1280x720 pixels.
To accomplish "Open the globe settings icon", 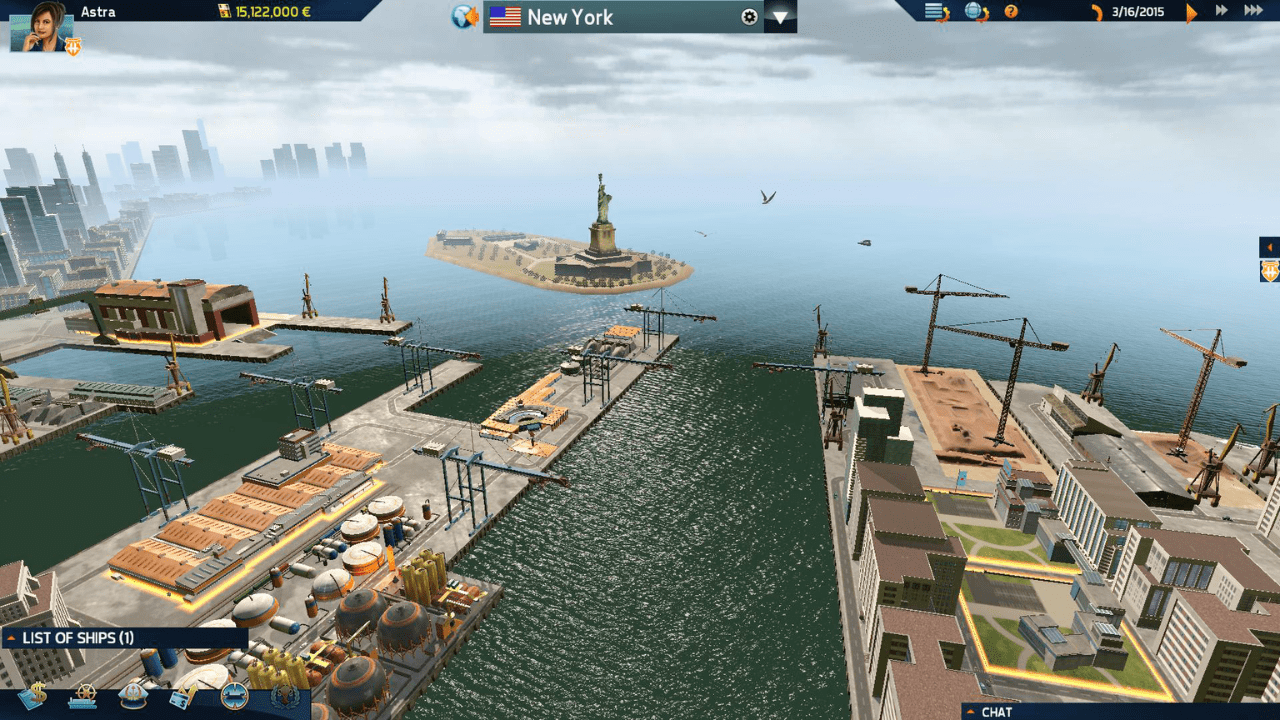I will [x=976, y=12].
